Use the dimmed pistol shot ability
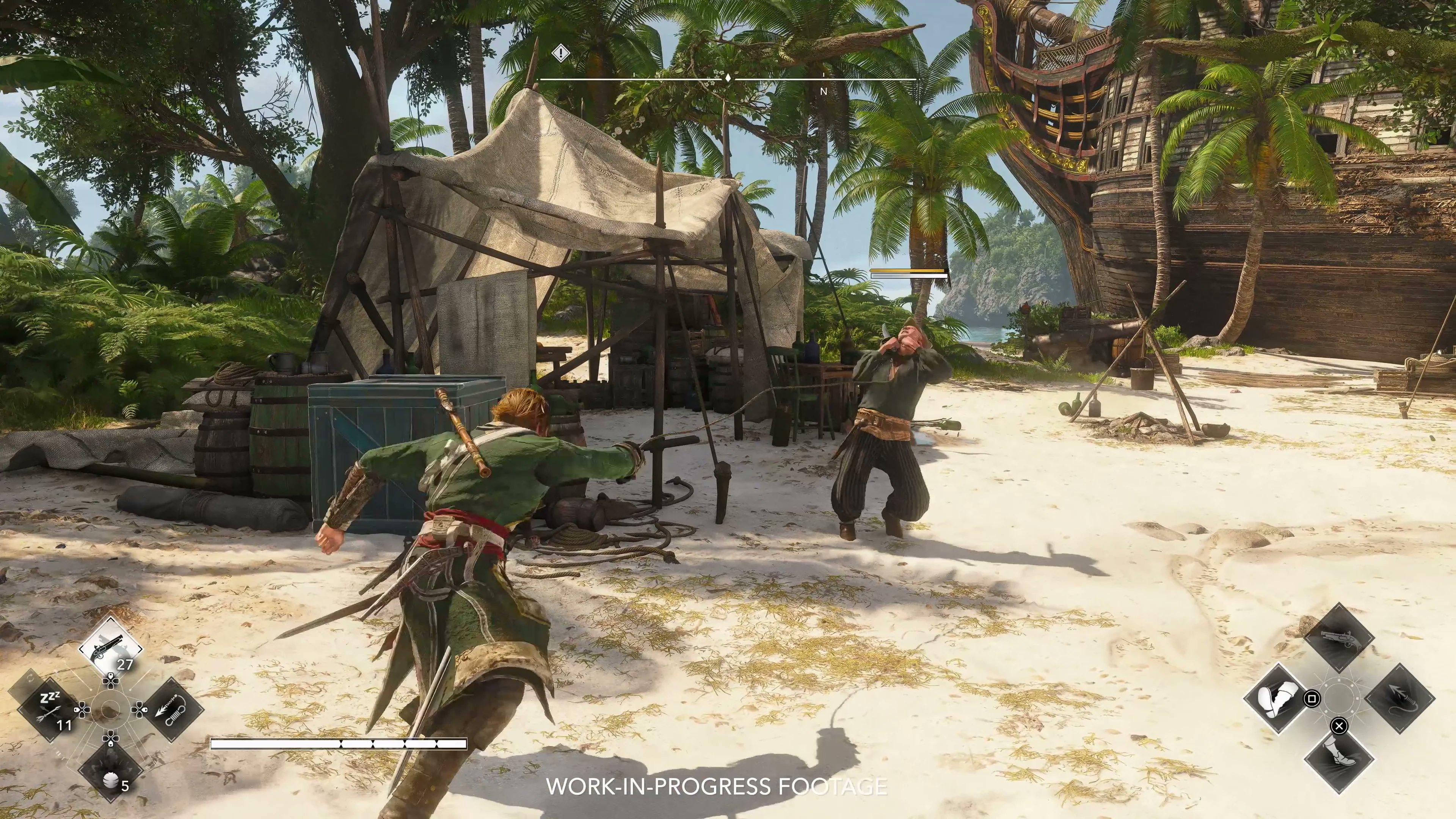The image size is (1456, 819). tap(1338, 637)
